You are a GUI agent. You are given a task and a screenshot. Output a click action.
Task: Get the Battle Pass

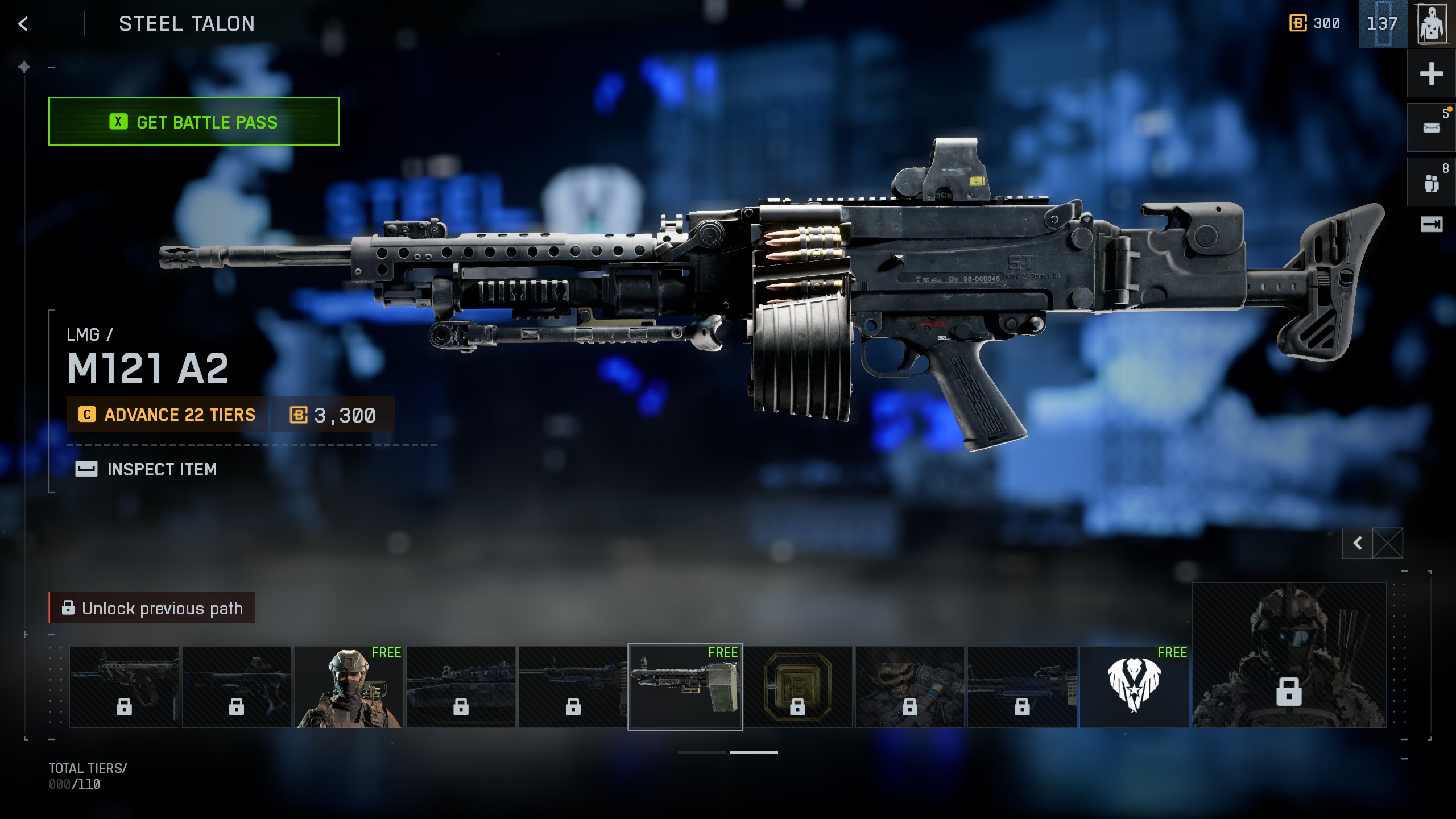click(193, 122)
